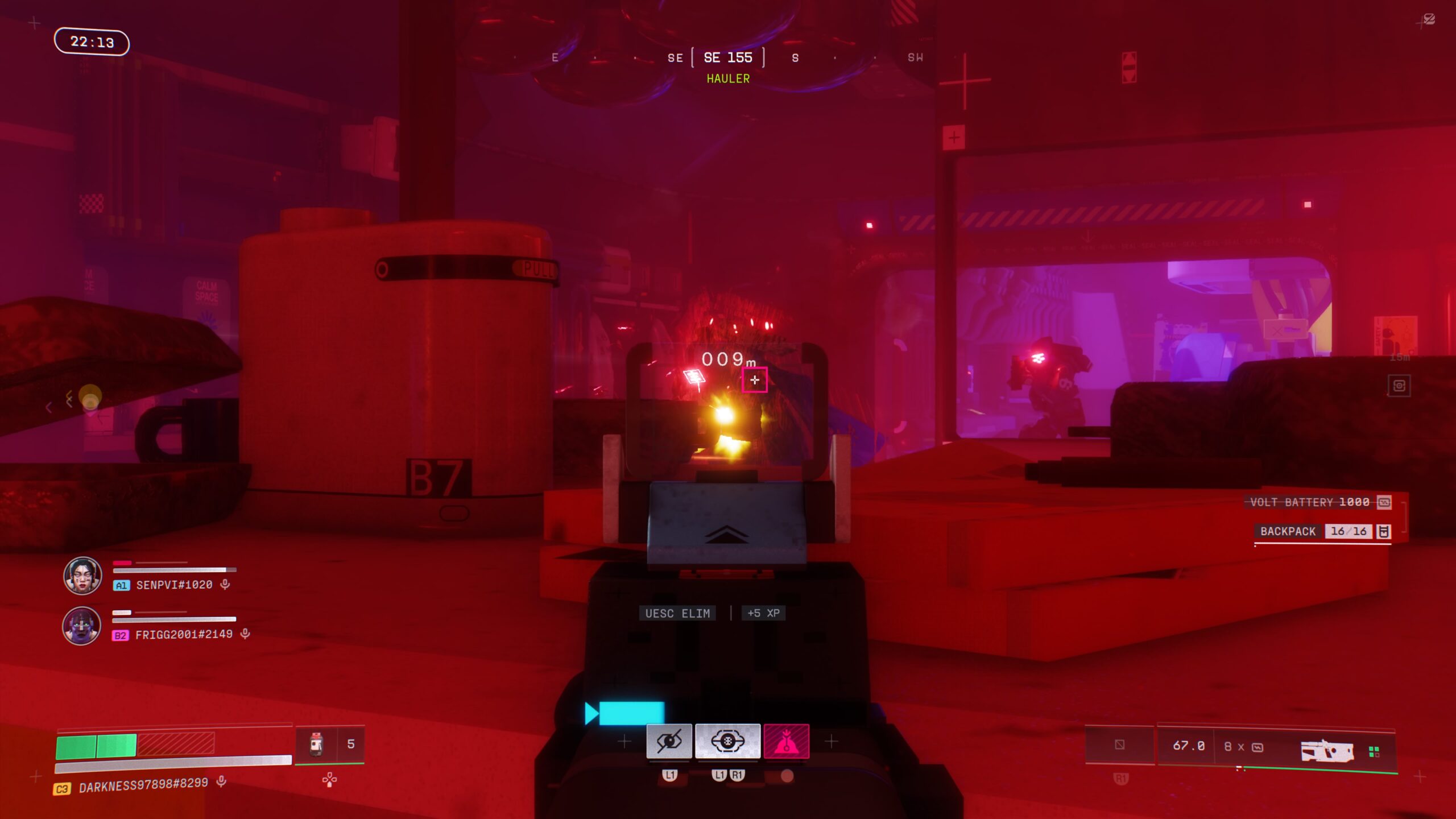Select the pink hatched ability icon
The width and height of the screenshot is (1456, 819).
786,741
